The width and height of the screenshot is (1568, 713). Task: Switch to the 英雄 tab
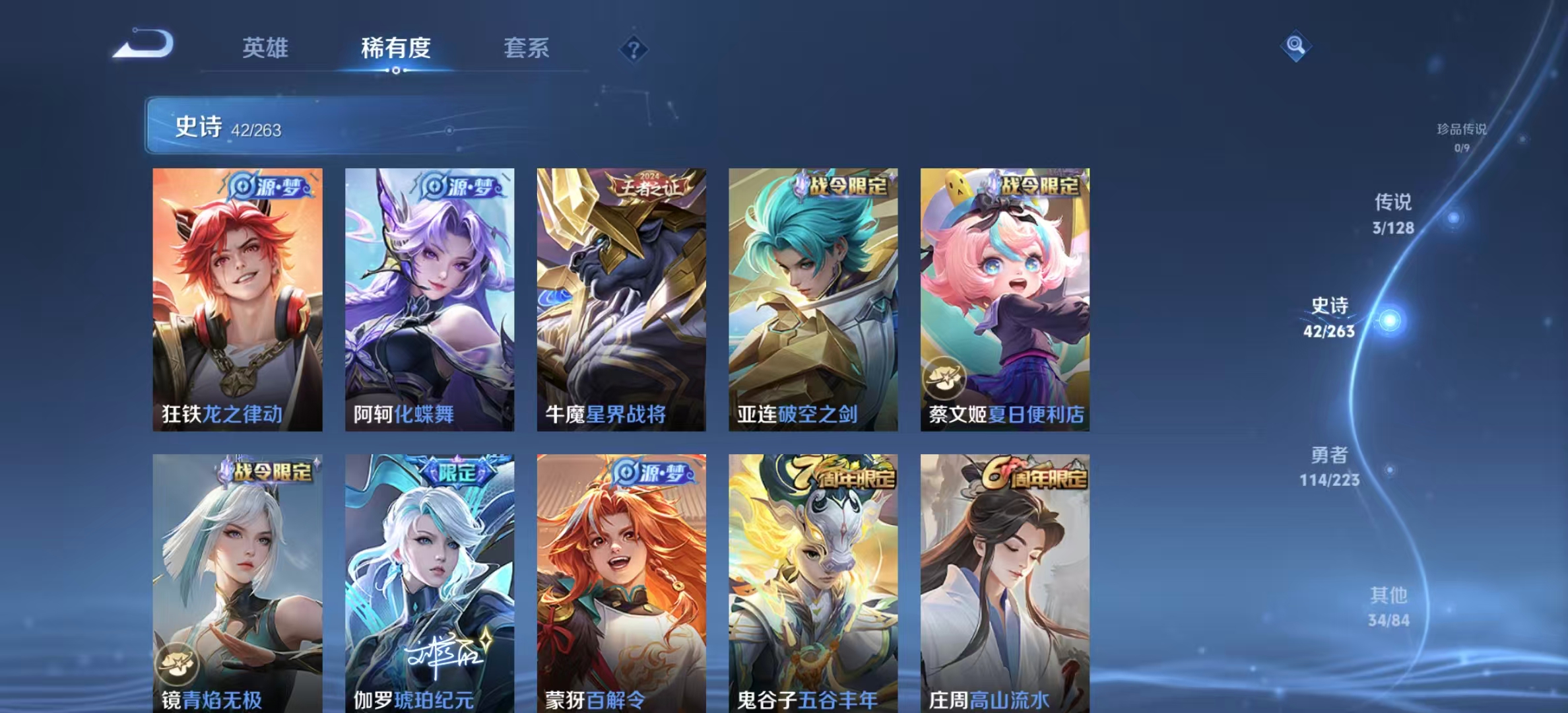pyautogui.click(x=265, y=48)
